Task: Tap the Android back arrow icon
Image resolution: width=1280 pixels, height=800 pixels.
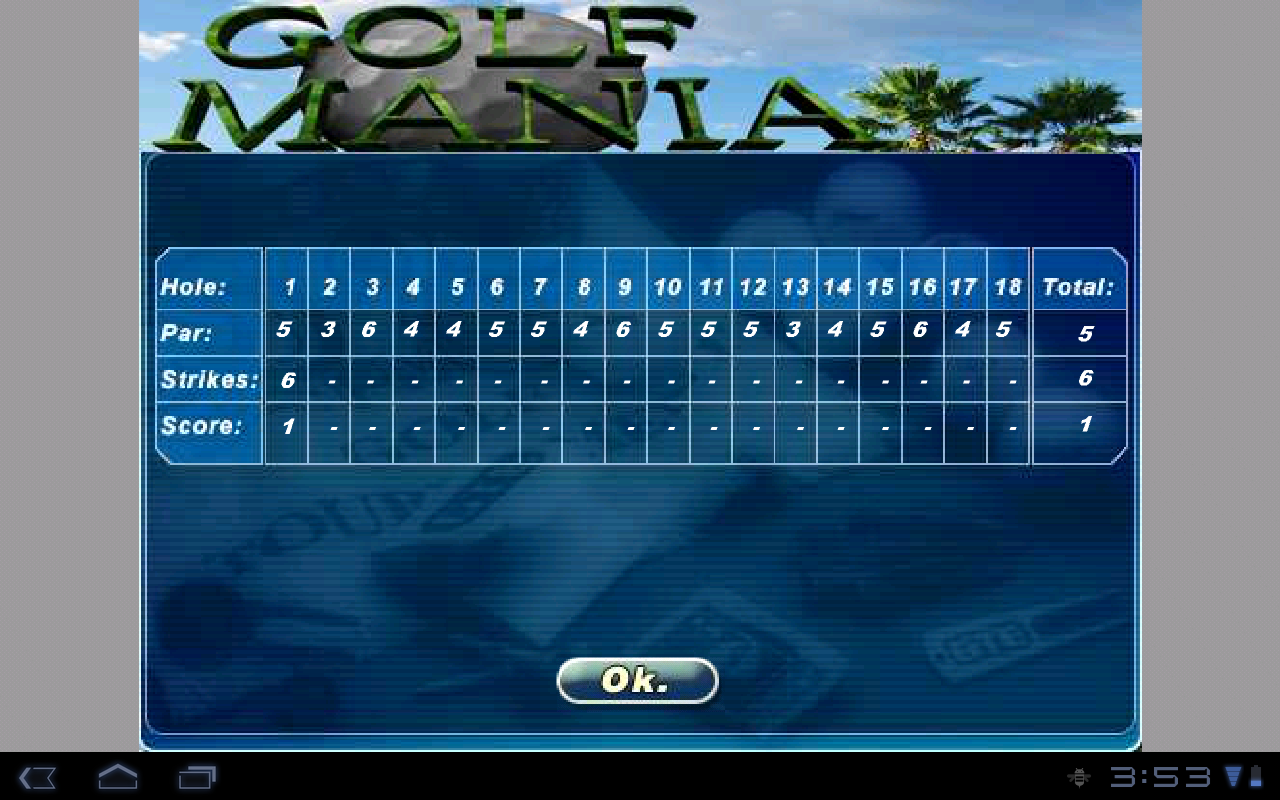Action: coord(37,777)
